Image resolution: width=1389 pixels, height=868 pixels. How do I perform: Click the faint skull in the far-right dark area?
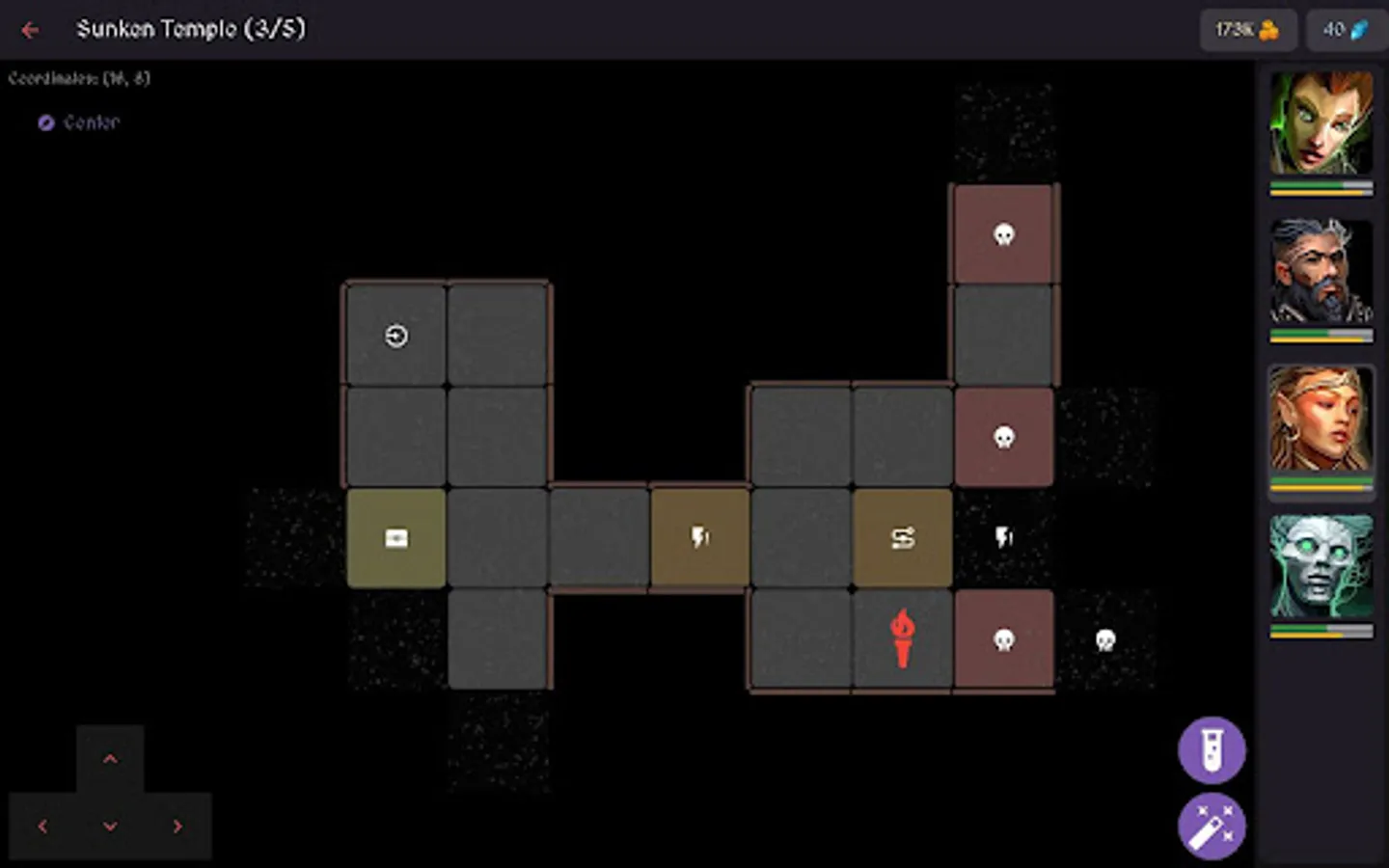point(1104,639)
